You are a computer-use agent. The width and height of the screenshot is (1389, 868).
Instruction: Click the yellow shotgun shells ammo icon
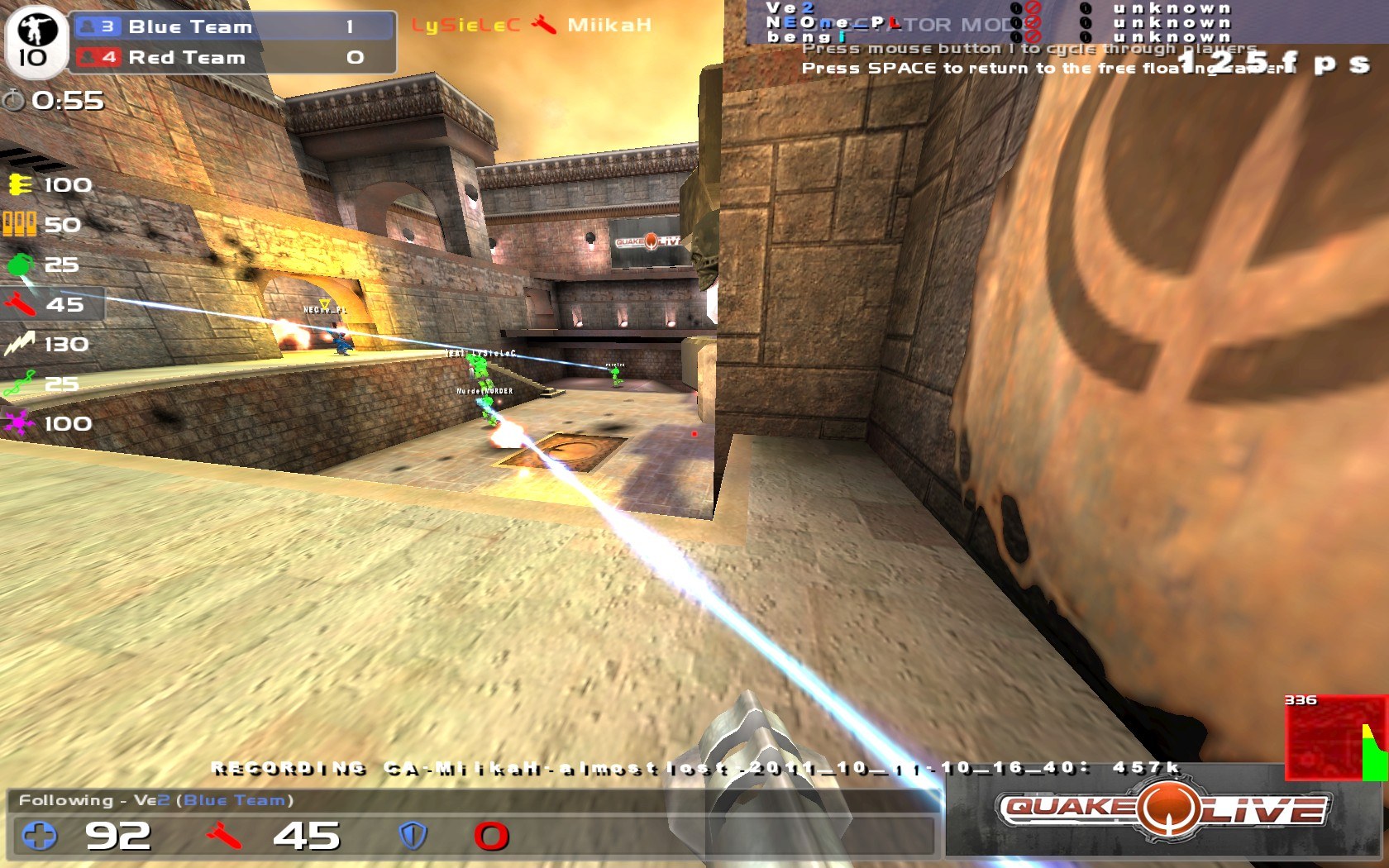[18, 184]
